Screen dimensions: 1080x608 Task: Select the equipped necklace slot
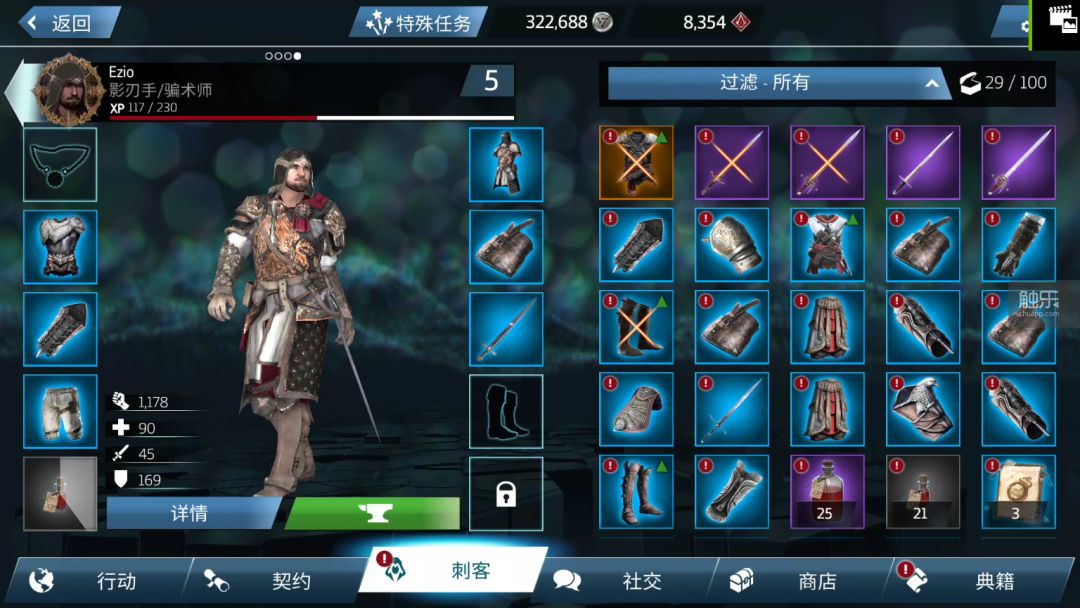click(x=60, y=165)
